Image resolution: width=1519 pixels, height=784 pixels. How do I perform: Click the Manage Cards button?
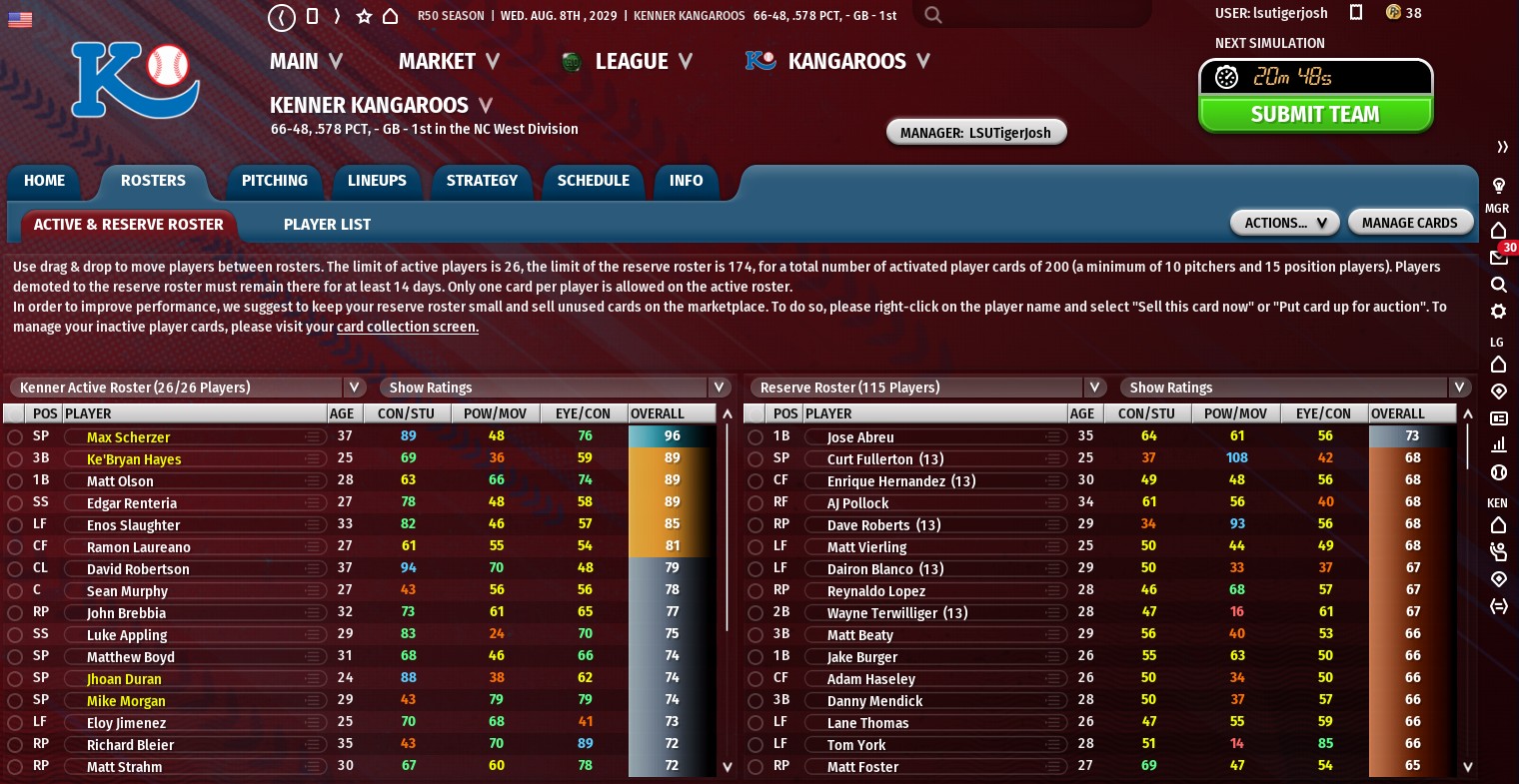point(1409,223)
